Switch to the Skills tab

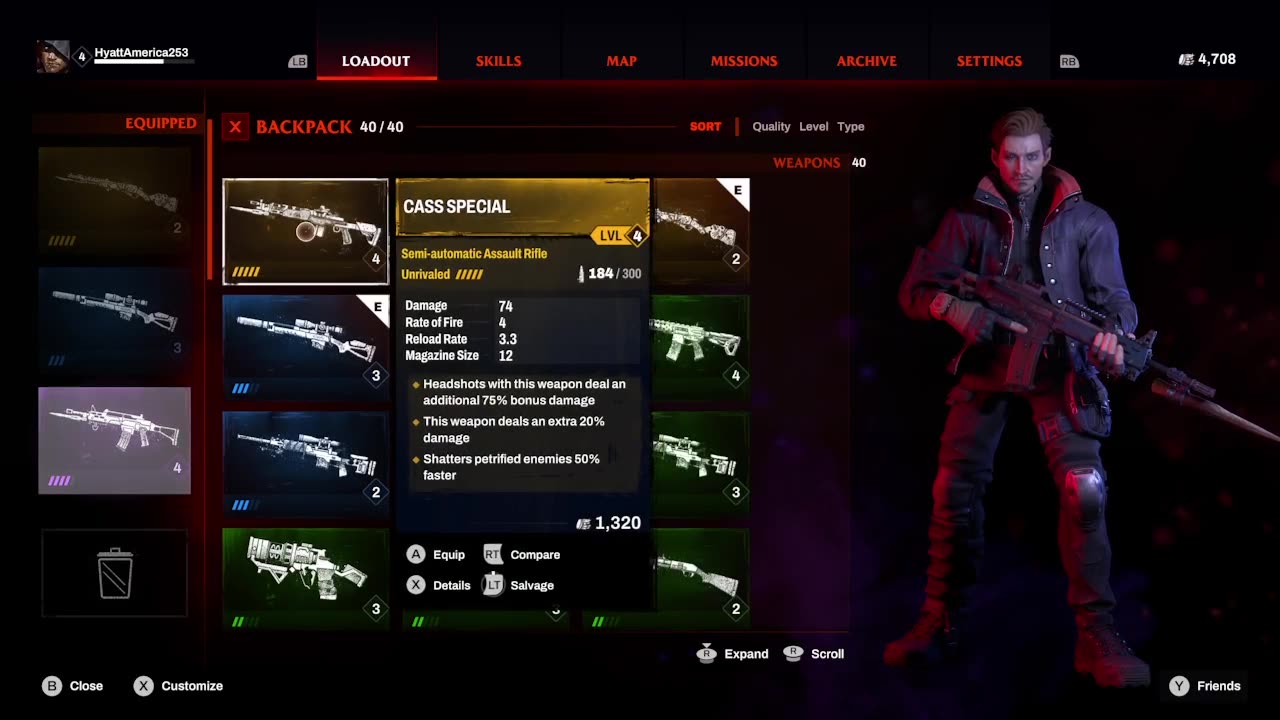click(498, 61)
